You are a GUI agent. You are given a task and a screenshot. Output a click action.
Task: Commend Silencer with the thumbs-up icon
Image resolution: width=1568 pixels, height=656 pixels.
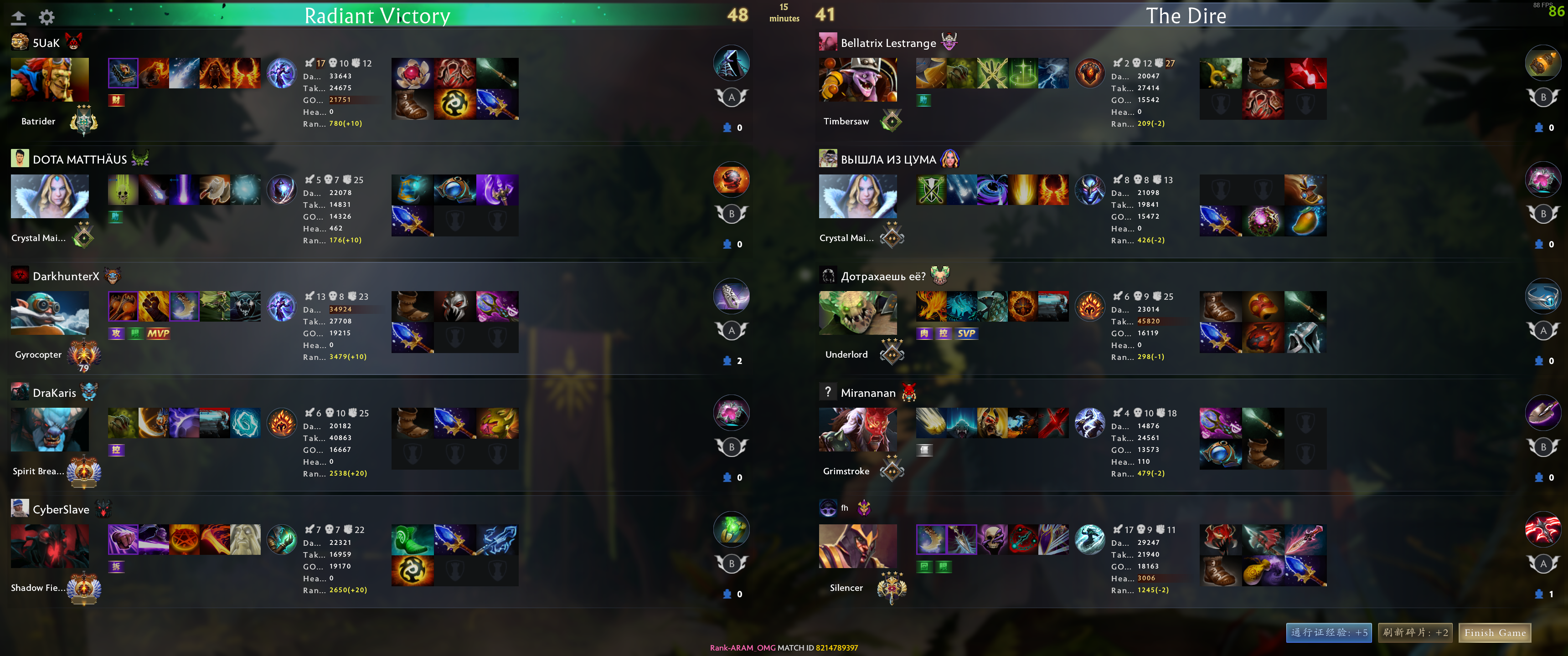tap(1539, 594)
